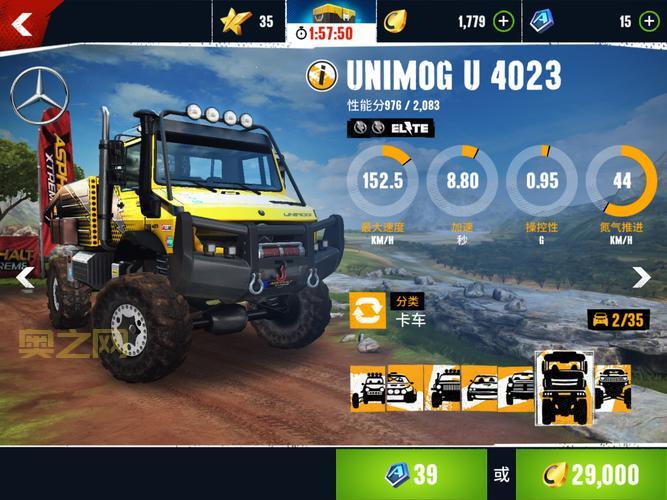The height and width of the screenshot is (500, 667).
Task: Show the previous vehicle with left arrow
Action: tap(24, 277)
